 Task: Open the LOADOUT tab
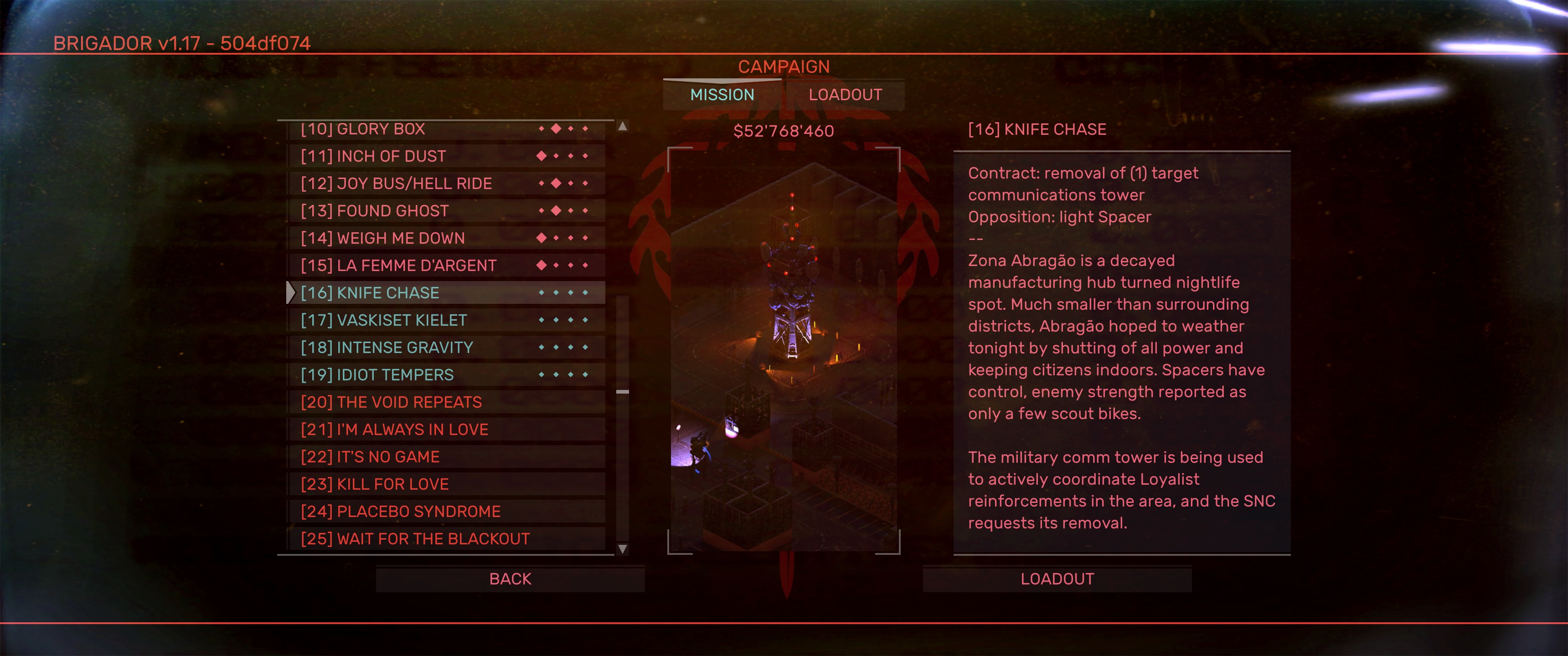pyautogui.click(x=845, y=95)
